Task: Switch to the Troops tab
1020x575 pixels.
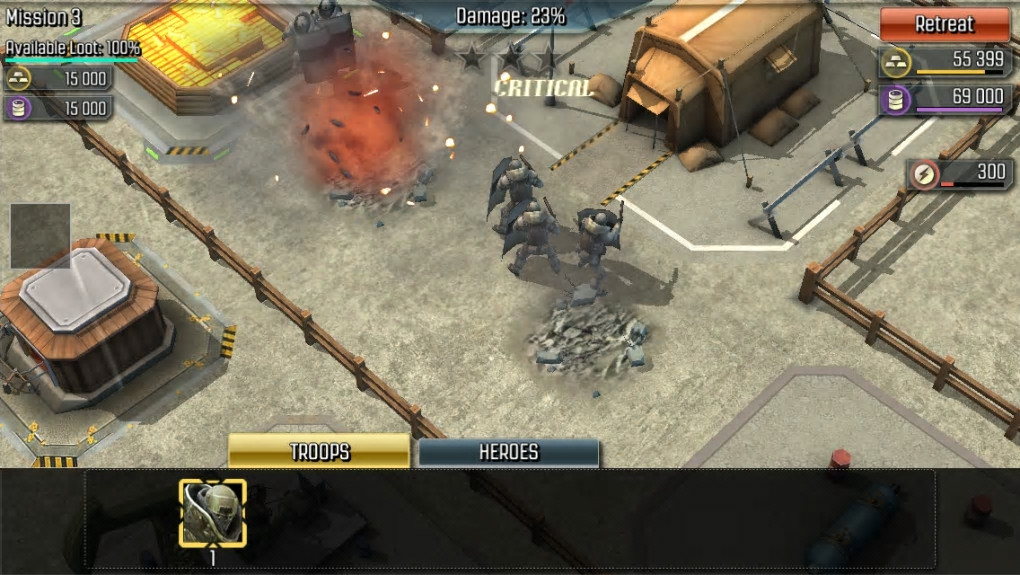Action: (319, 452)
